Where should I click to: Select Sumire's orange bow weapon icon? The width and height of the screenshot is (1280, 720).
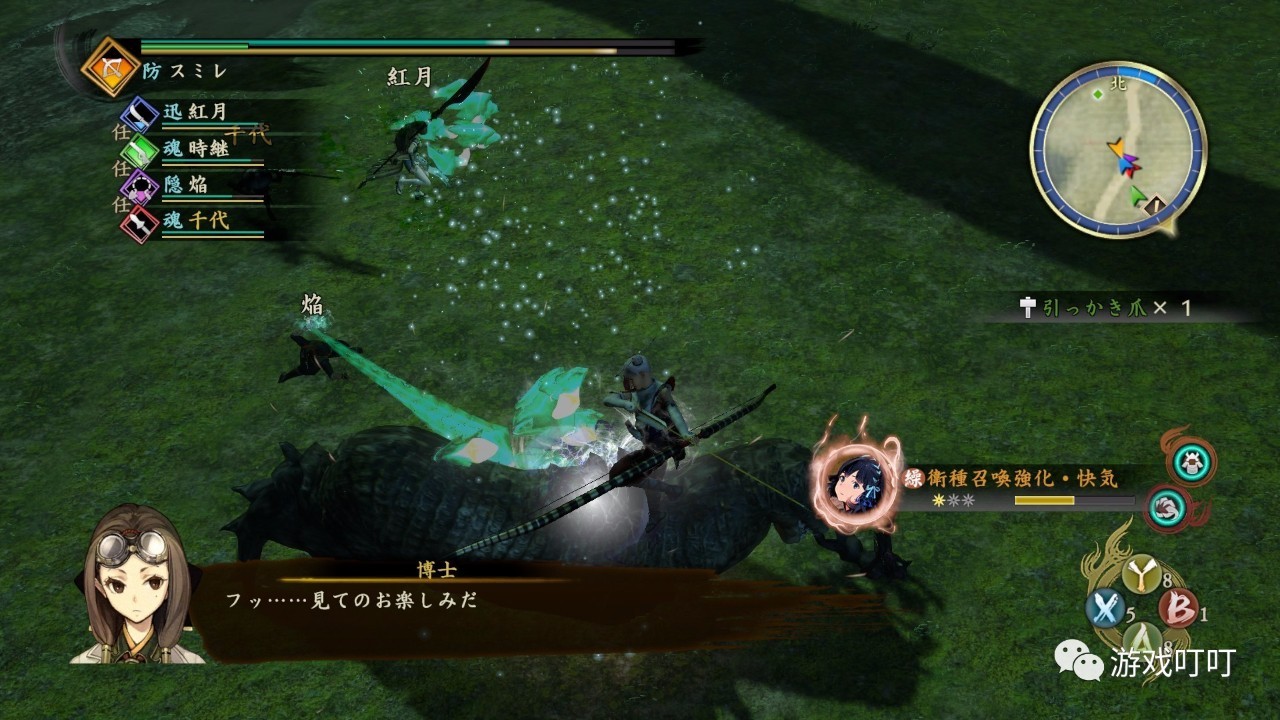109,66
